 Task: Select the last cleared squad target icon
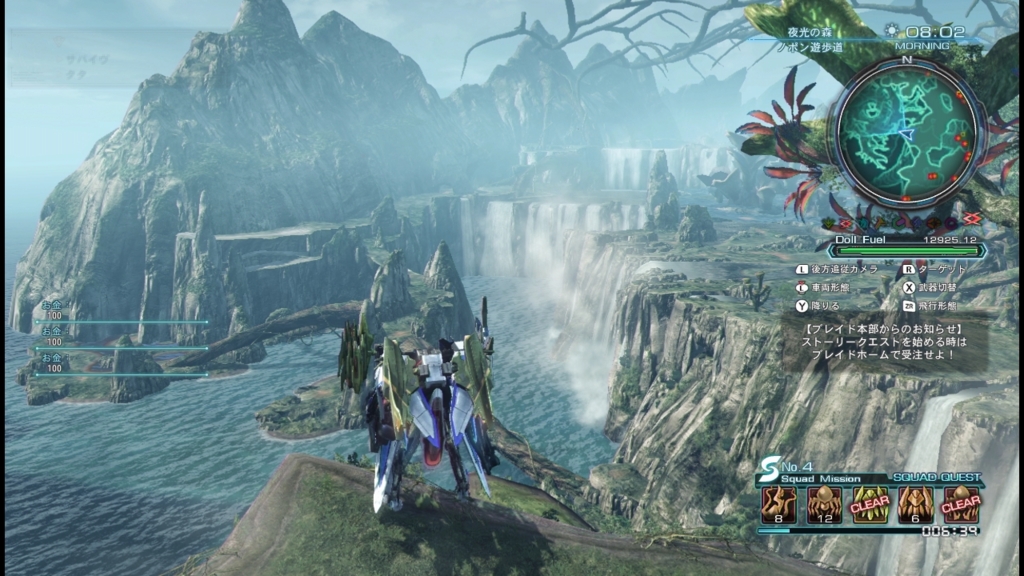(961, 505)
